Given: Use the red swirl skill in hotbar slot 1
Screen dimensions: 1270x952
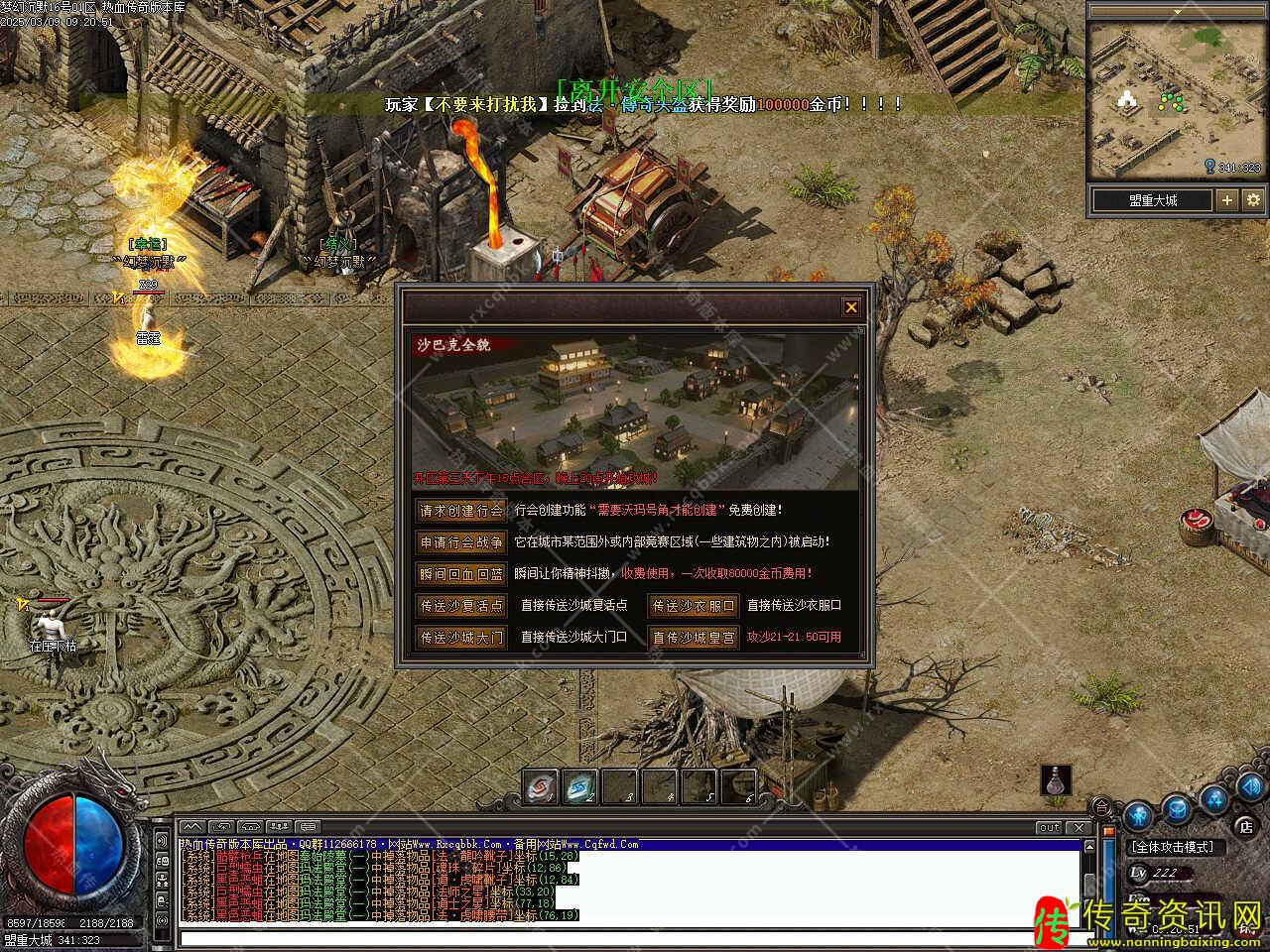Looking at the screenshot, I should coord(540,787).
